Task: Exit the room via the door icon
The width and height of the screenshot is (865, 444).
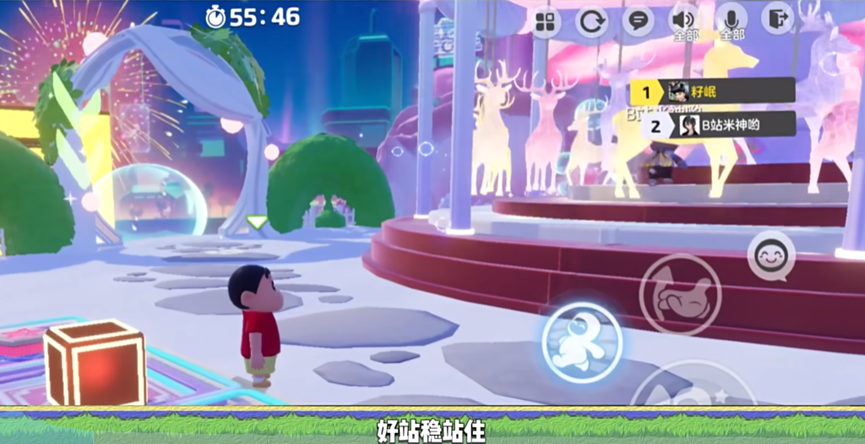Action: coord(777,20)
